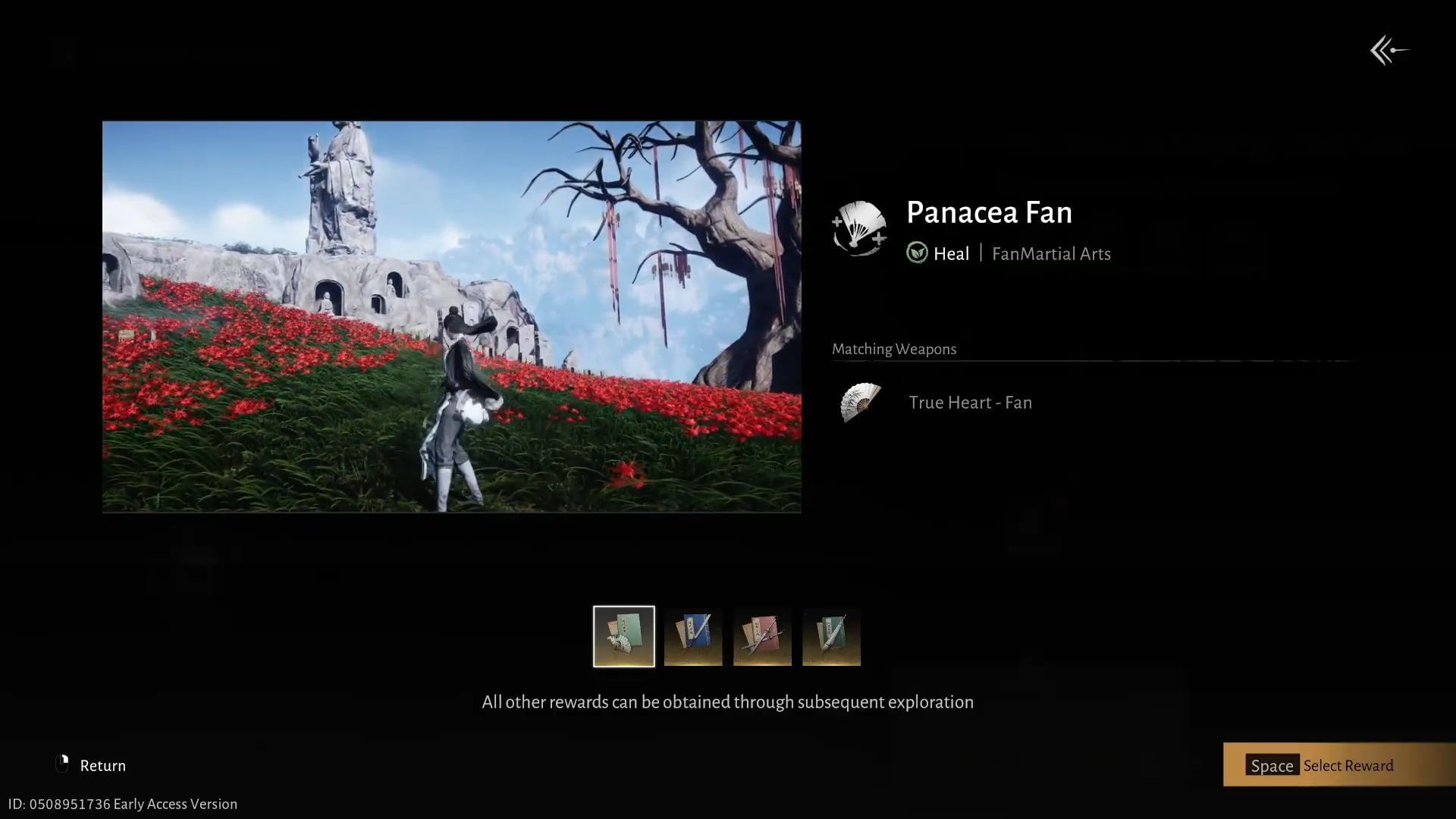Click the Return button

(103, 765)
